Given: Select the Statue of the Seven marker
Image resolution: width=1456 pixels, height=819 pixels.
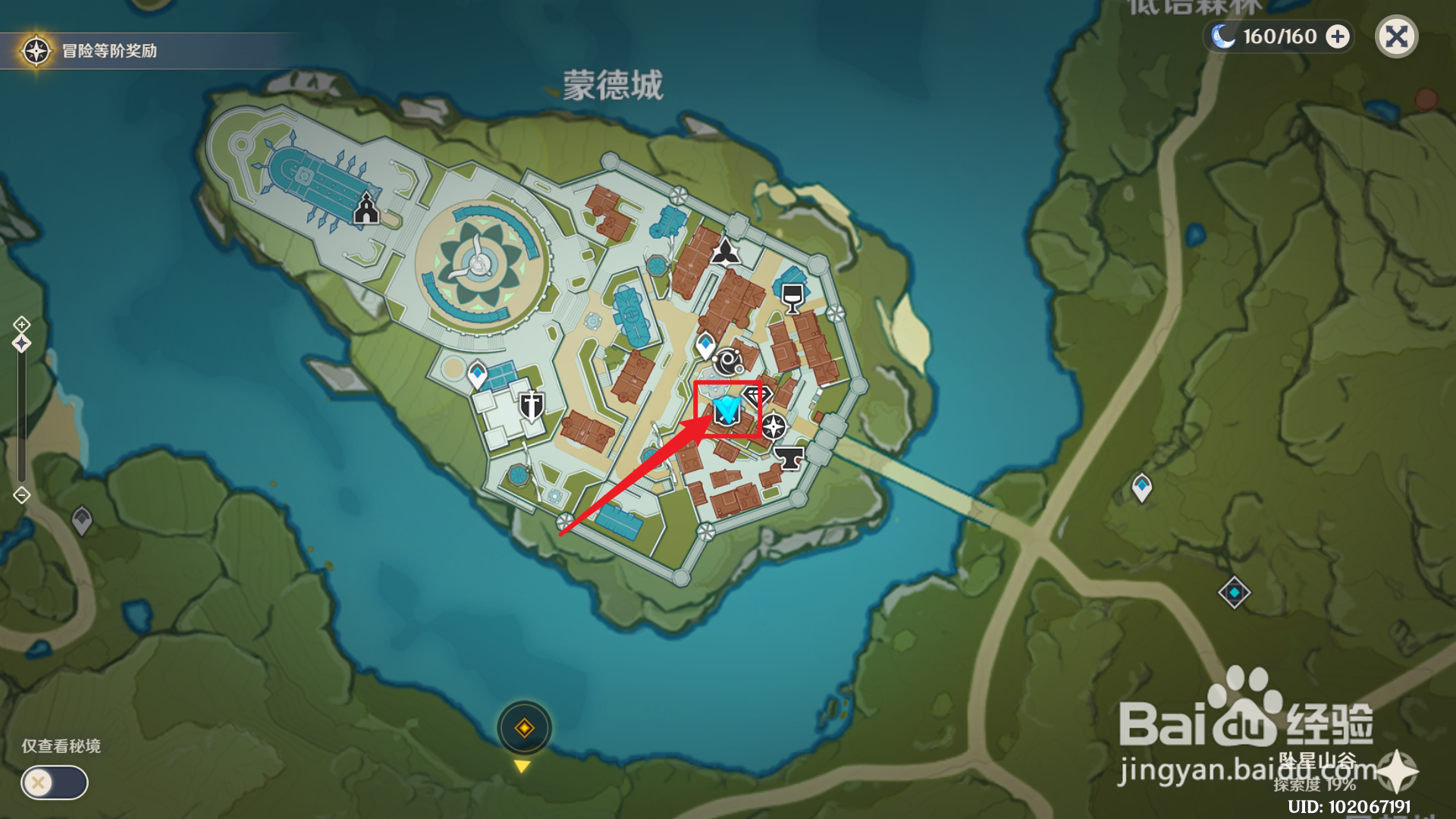Looking at the screenshot, I should click(724, 250).
